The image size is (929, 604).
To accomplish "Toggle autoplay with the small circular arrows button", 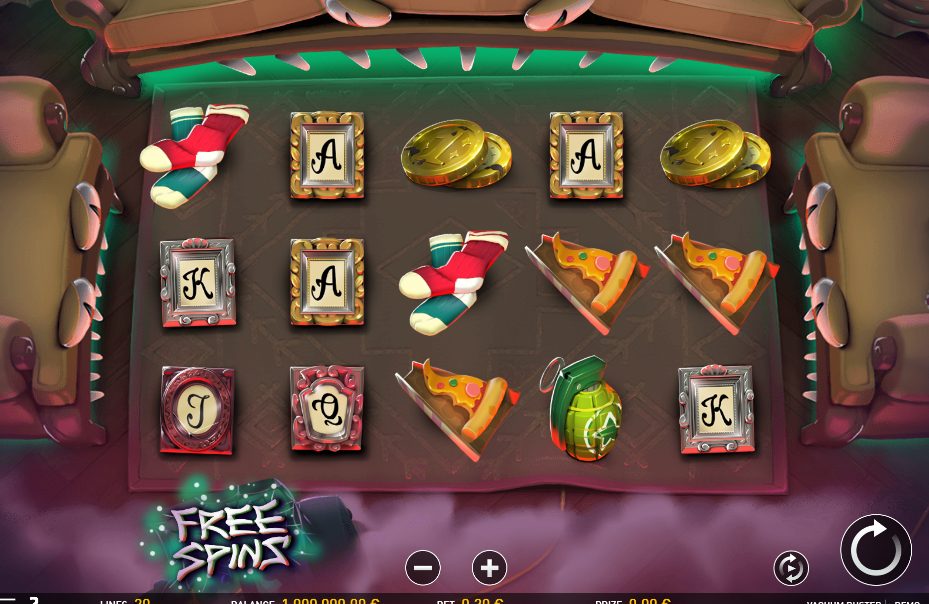I will 791,568.
